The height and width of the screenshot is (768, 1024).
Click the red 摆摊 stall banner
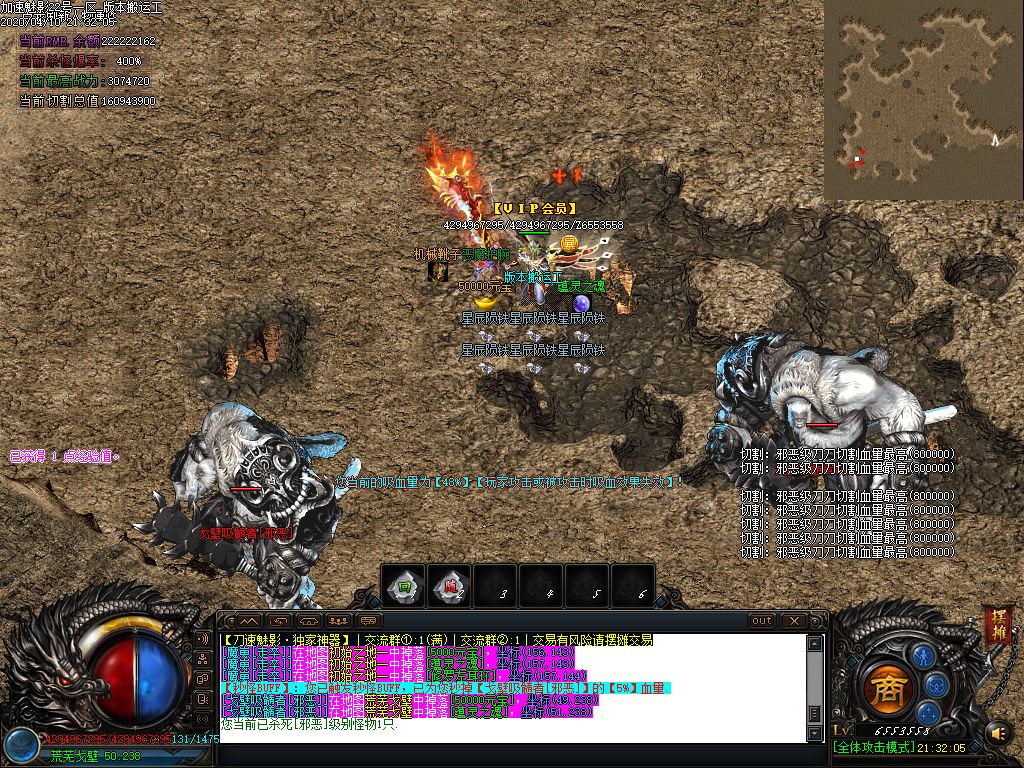pos(997,623)
